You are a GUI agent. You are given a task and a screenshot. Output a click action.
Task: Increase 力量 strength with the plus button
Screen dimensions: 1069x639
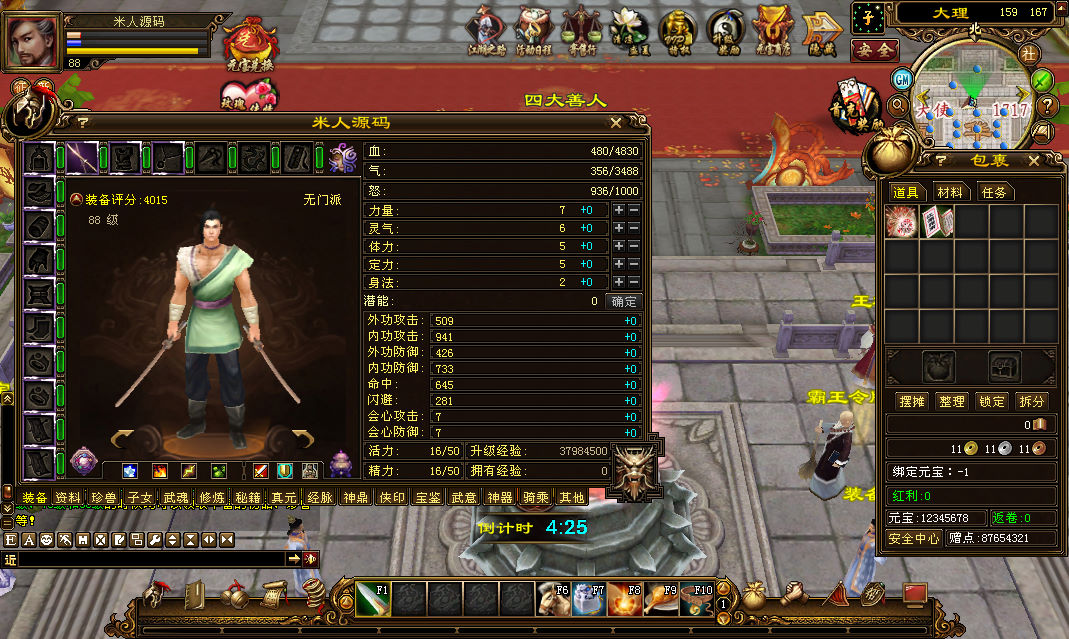point(619,210)
